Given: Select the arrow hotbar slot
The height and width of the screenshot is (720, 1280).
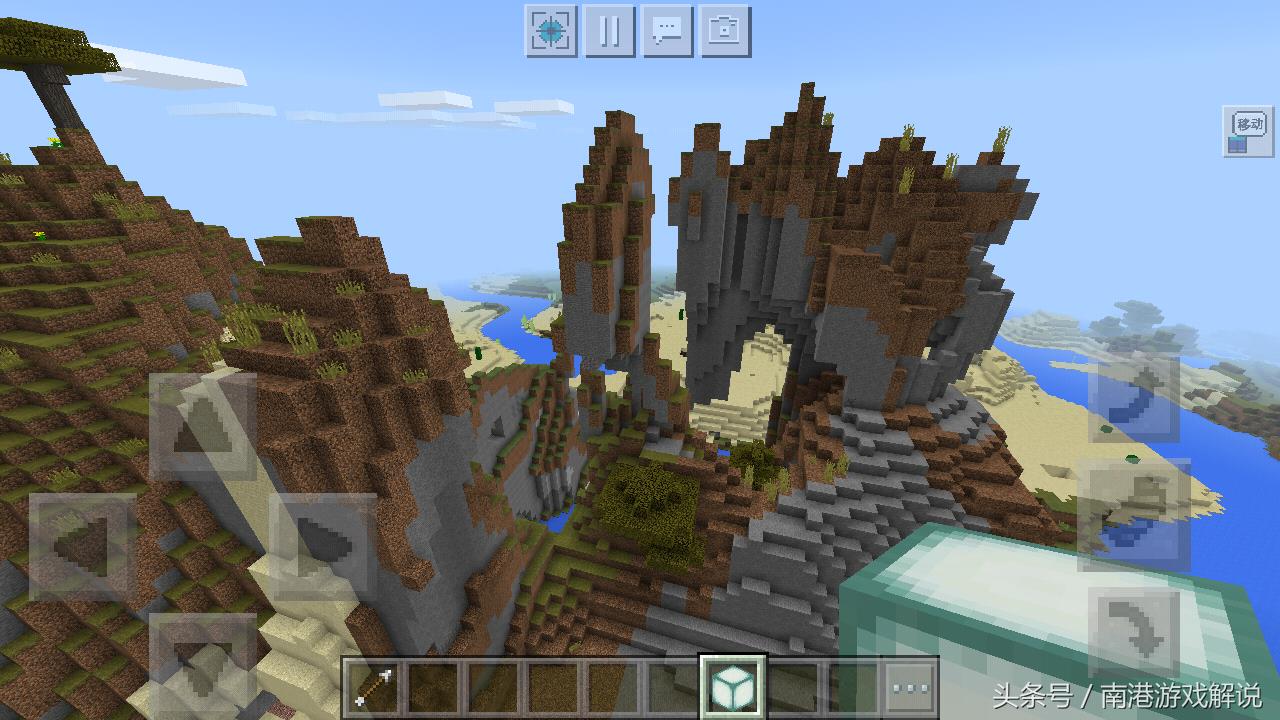Looking at the screenshot, I should (x=376, y=687).
